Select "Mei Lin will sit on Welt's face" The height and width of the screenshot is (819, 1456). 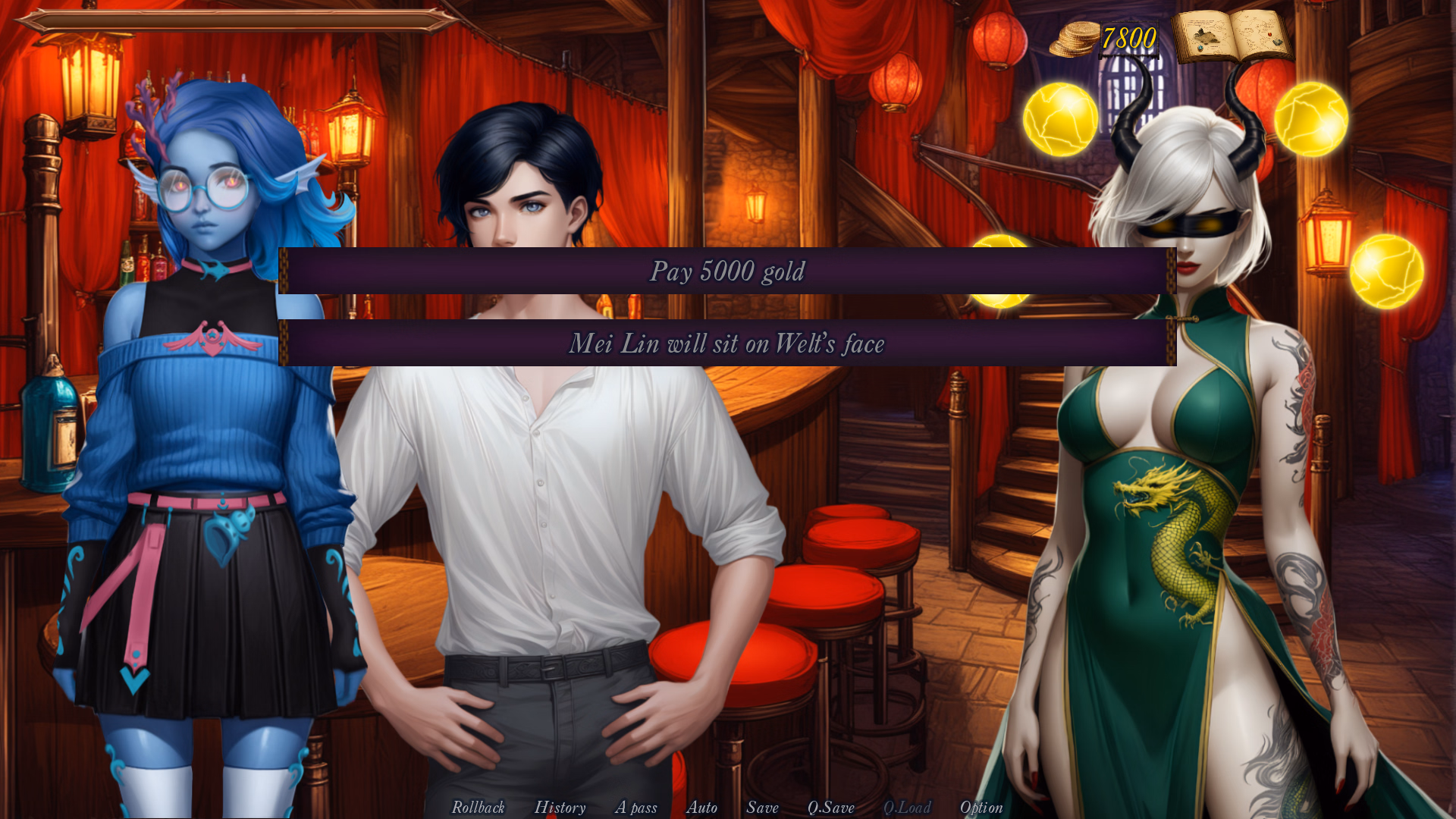(727, 344)
